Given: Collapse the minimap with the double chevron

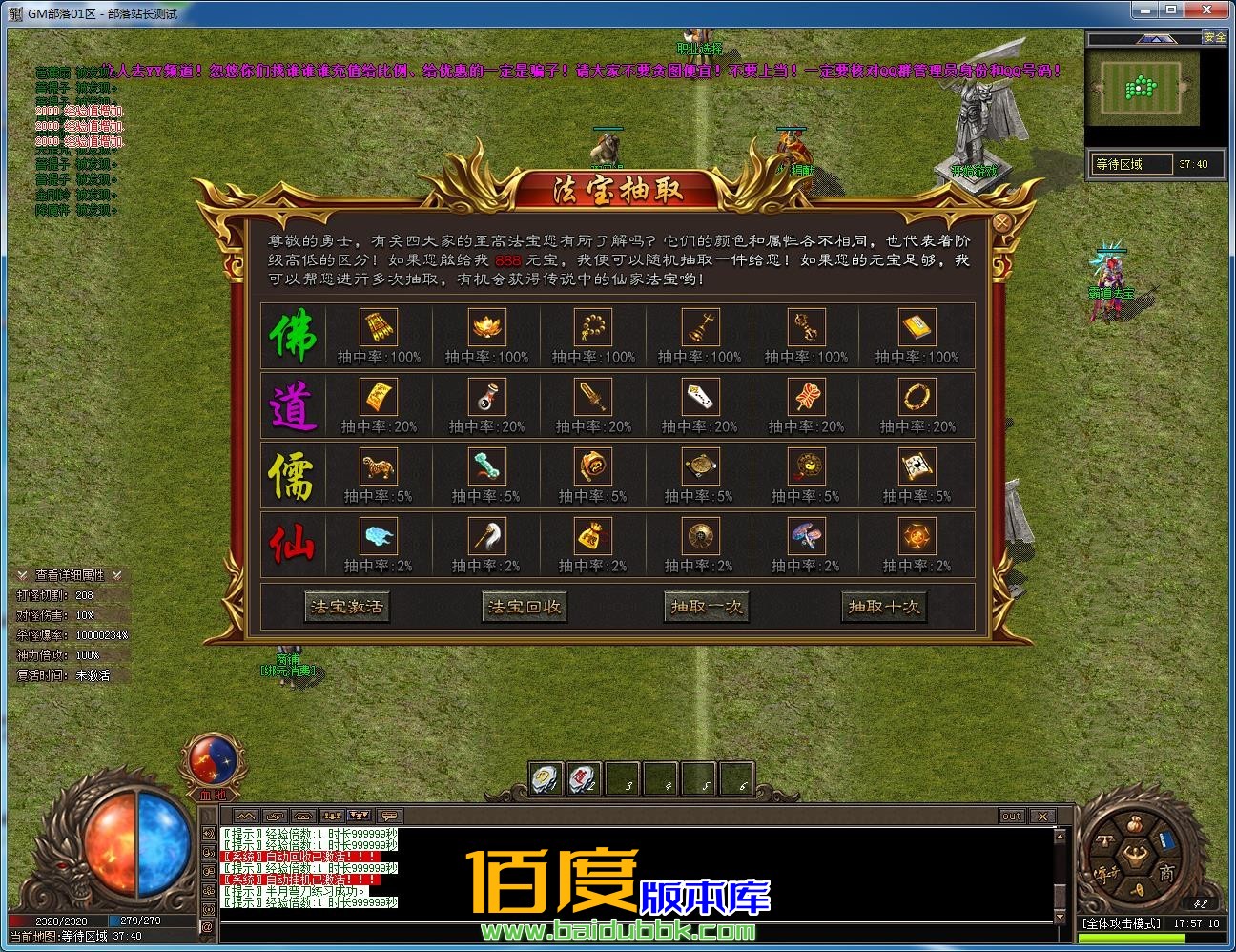Looking at the screenshot, I should 1156,38.
